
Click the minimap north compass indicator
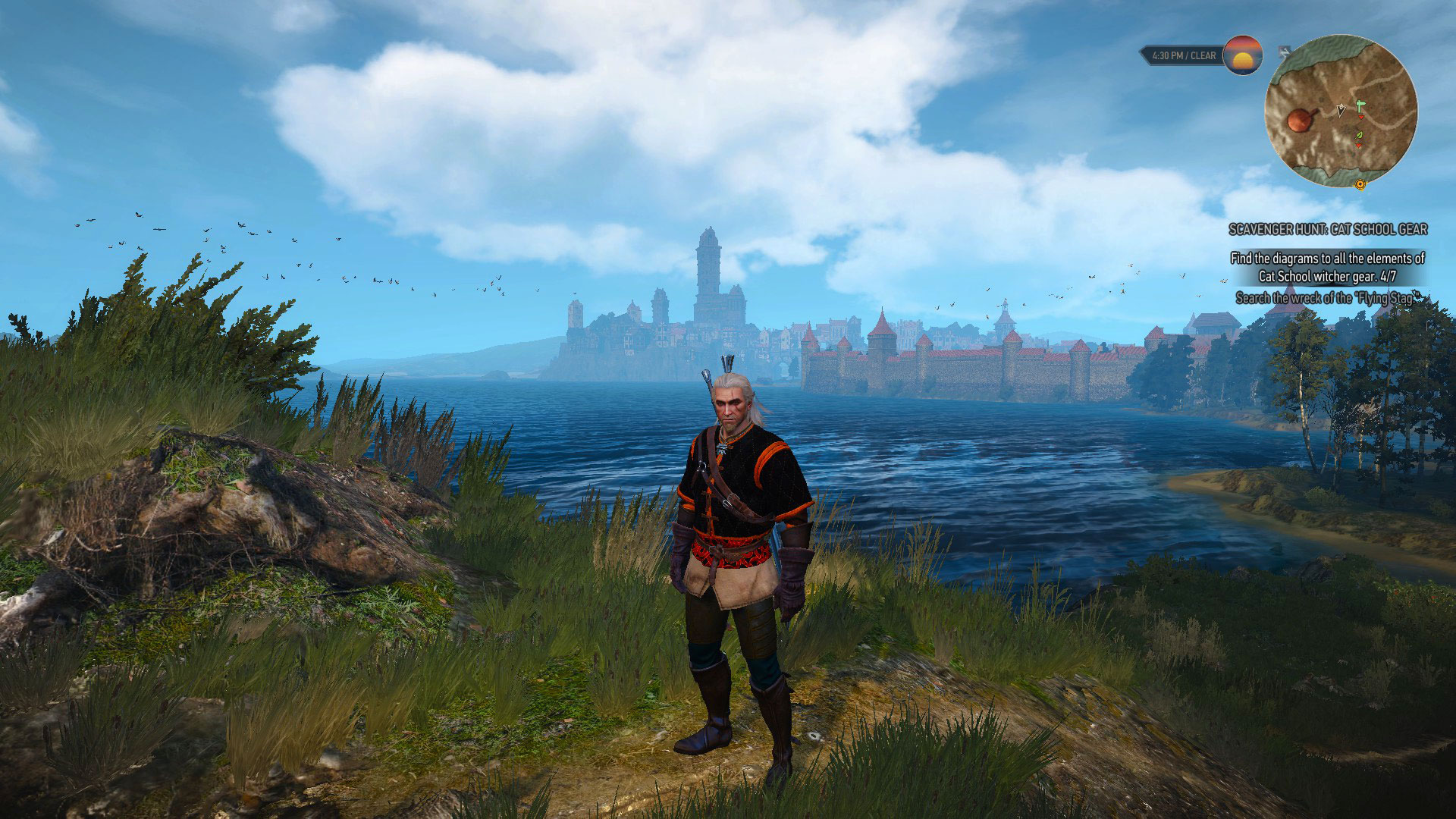(x=1284, y=52)
